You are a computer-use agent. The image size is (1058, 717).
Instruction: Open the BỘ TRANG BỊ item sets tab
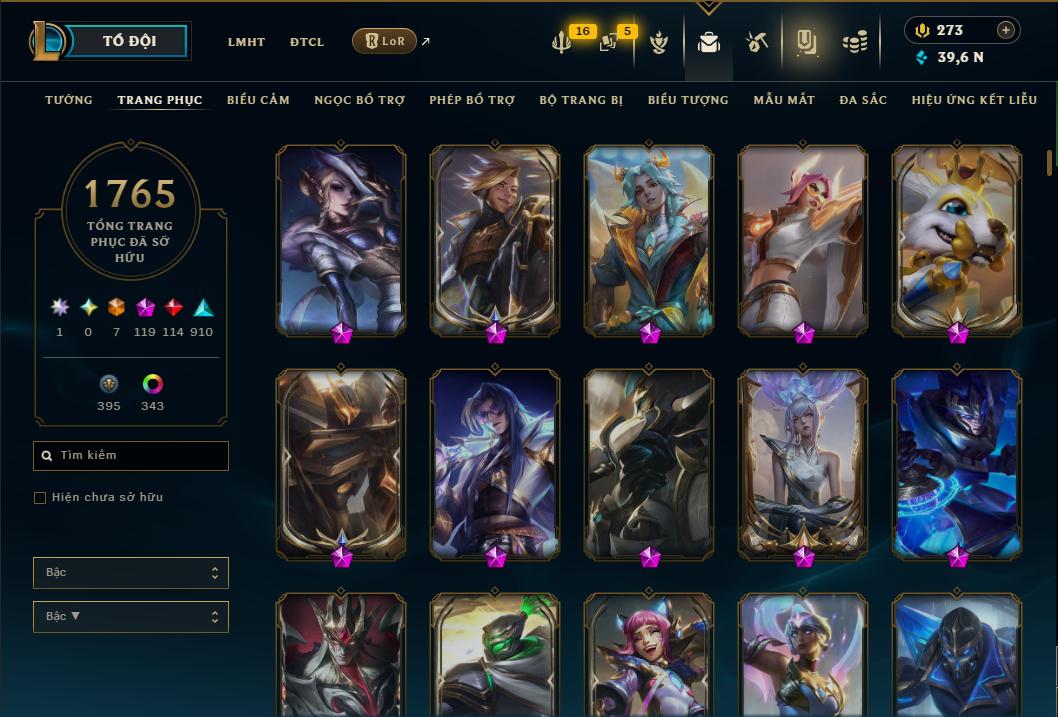coord(581,100)
